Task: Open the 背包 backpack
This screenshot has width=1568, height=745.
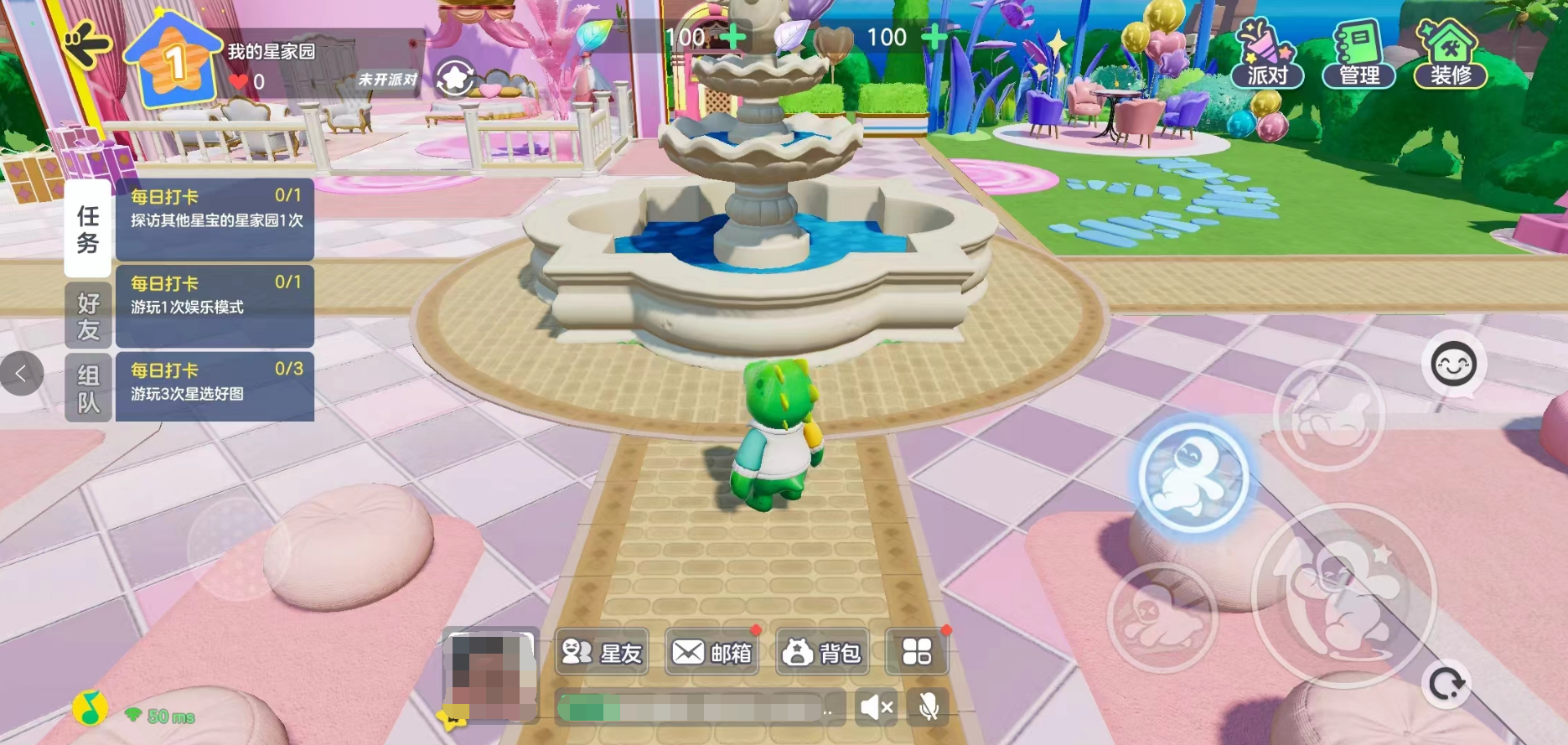Action: click(x=821, y=652)
